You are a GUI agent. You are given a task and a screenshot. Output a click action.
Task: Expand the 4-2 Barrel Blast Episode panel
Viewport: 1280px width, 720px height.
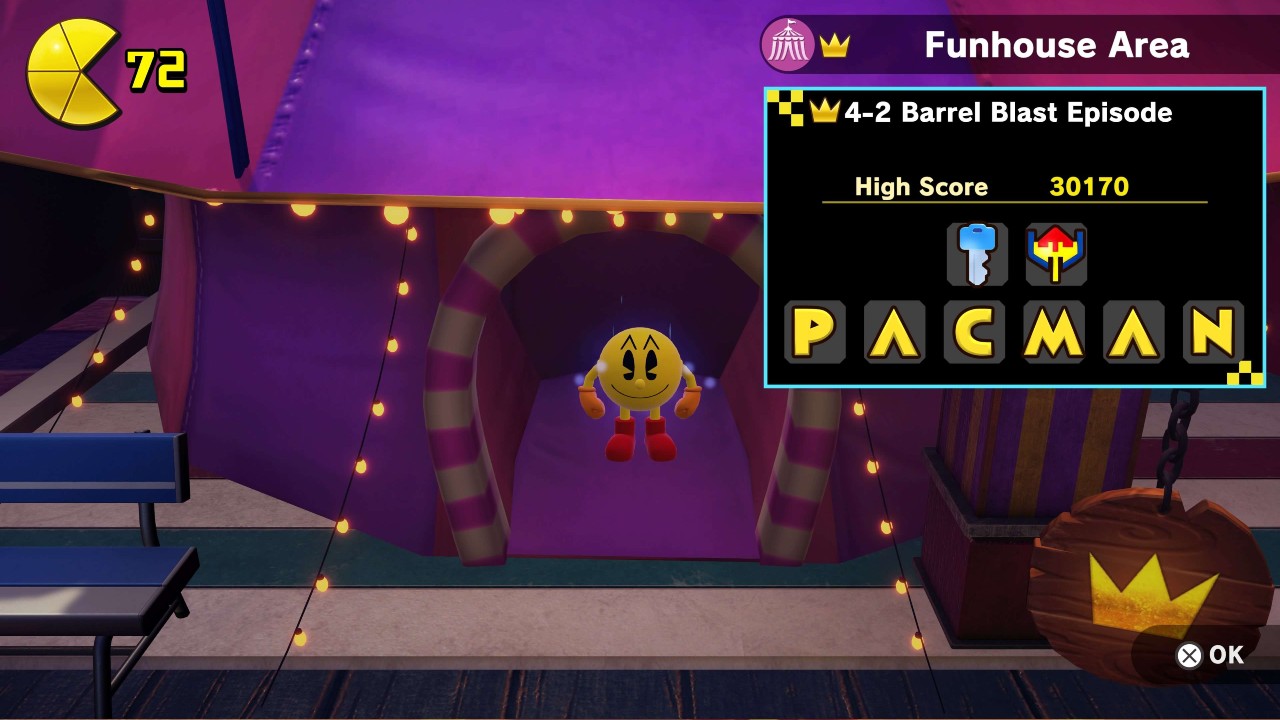tap(1015, 240)
